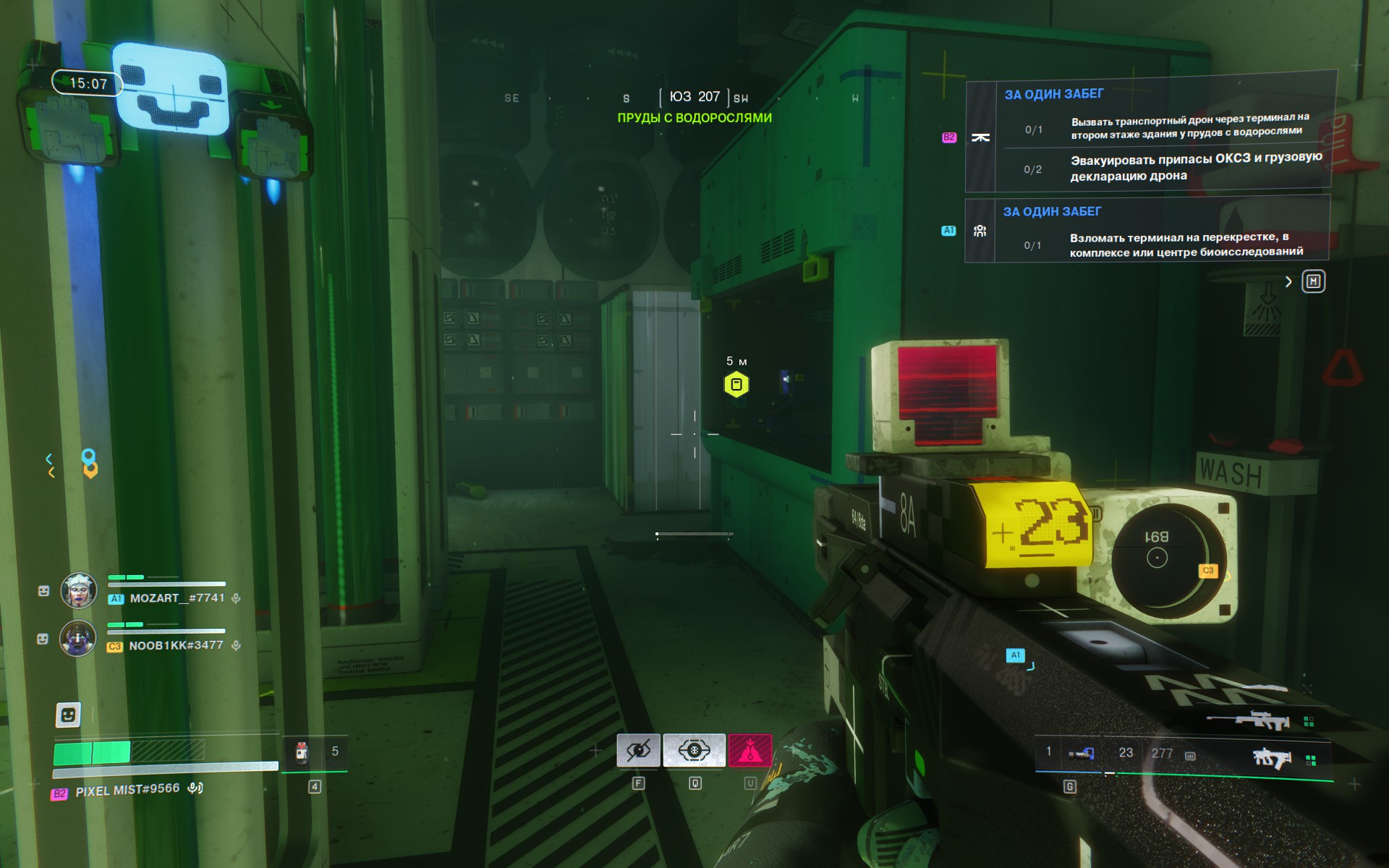The image size is (1389, 868).
Task: Expand the objectives panel arrow
Action: point(1288,281)
